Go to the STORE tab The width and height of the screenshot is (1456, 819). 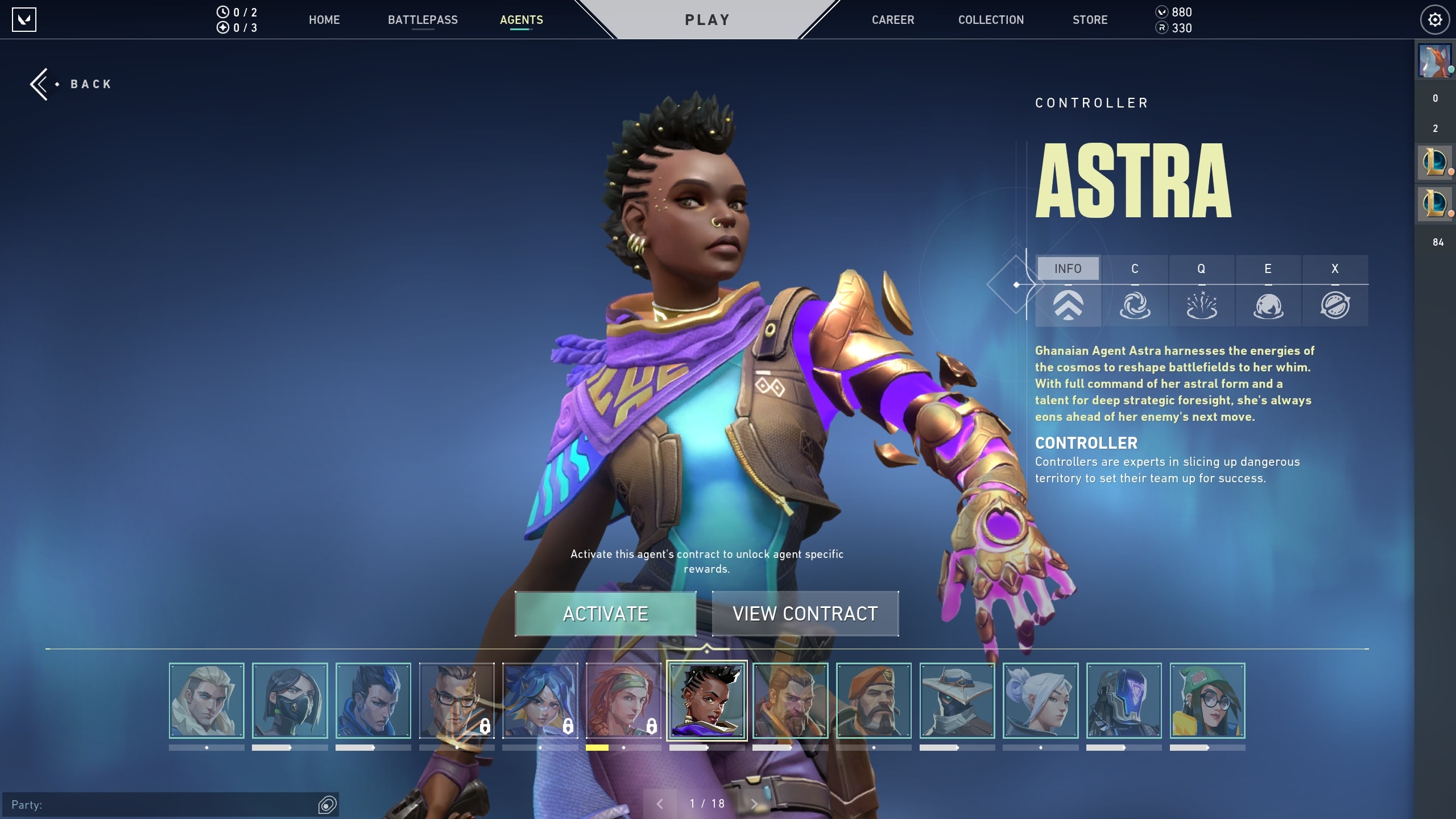tap(1090, 20)
